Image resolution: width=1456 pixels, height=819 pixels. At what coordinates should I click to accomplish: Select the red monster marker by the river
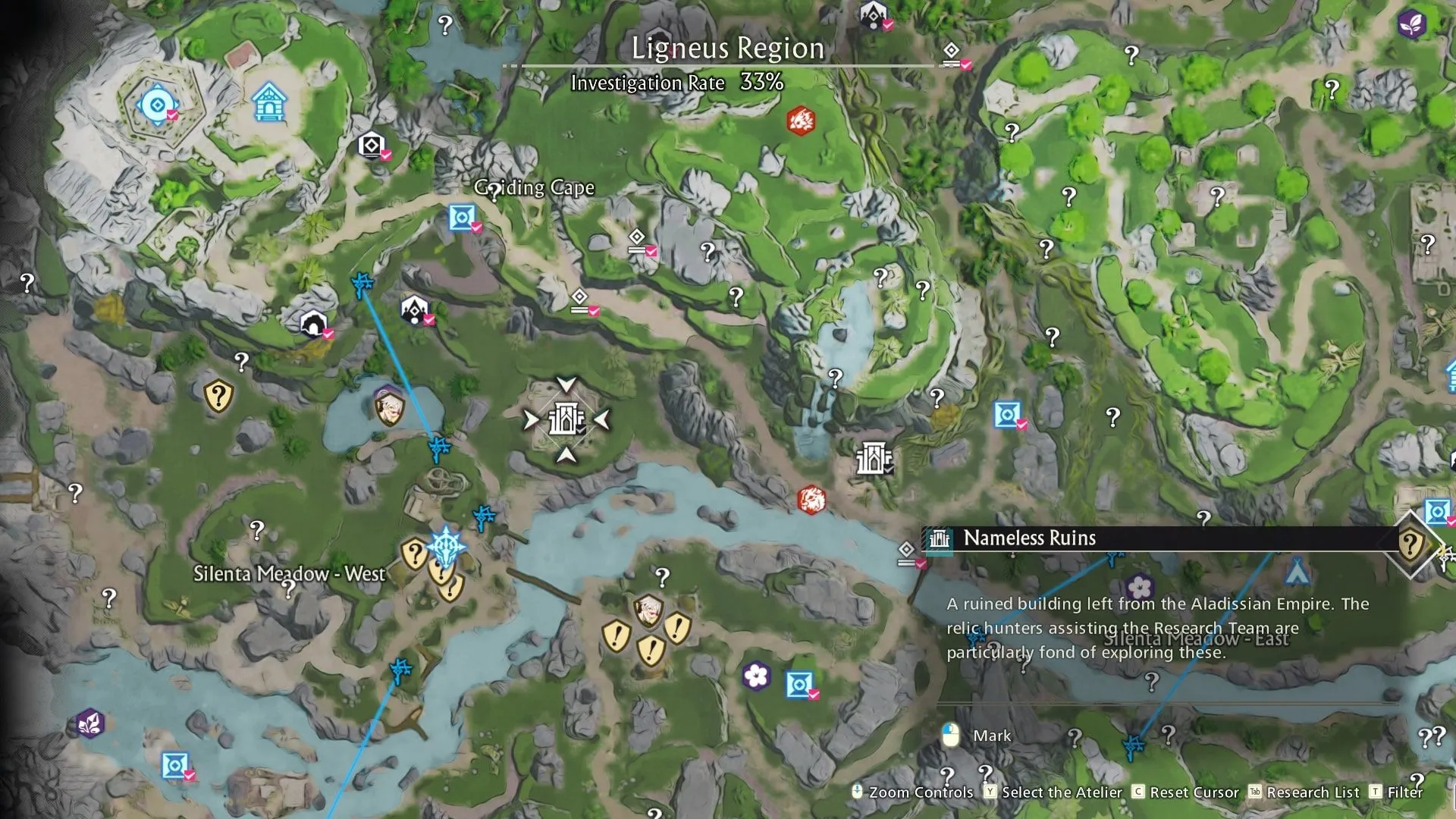click(811, 500)
